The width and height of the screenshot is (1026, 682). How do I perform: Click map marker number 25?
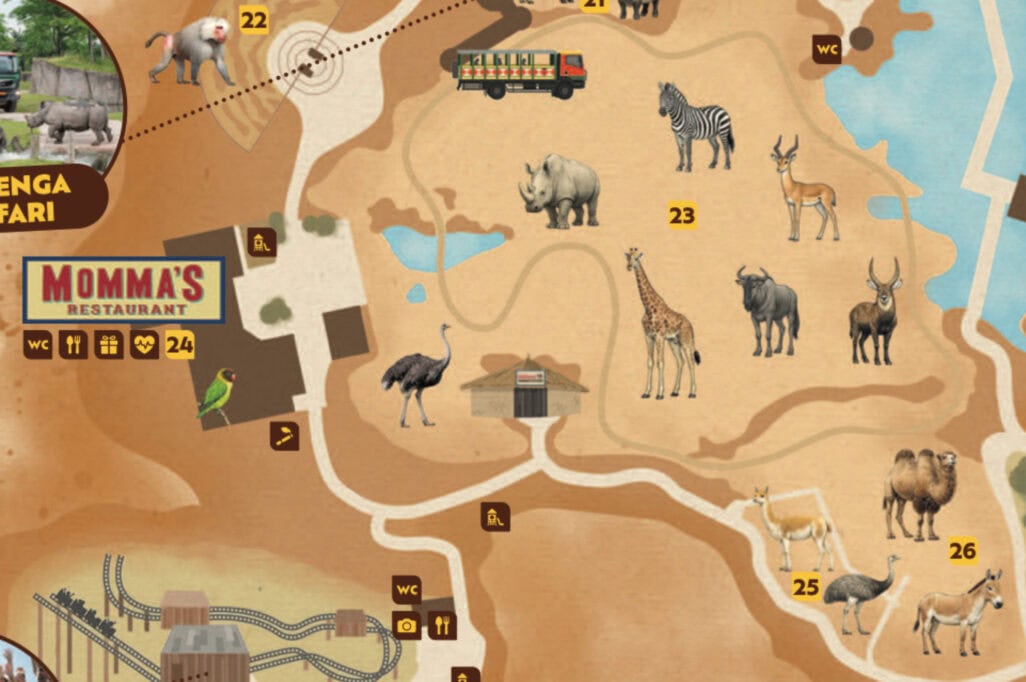point(806,587)
